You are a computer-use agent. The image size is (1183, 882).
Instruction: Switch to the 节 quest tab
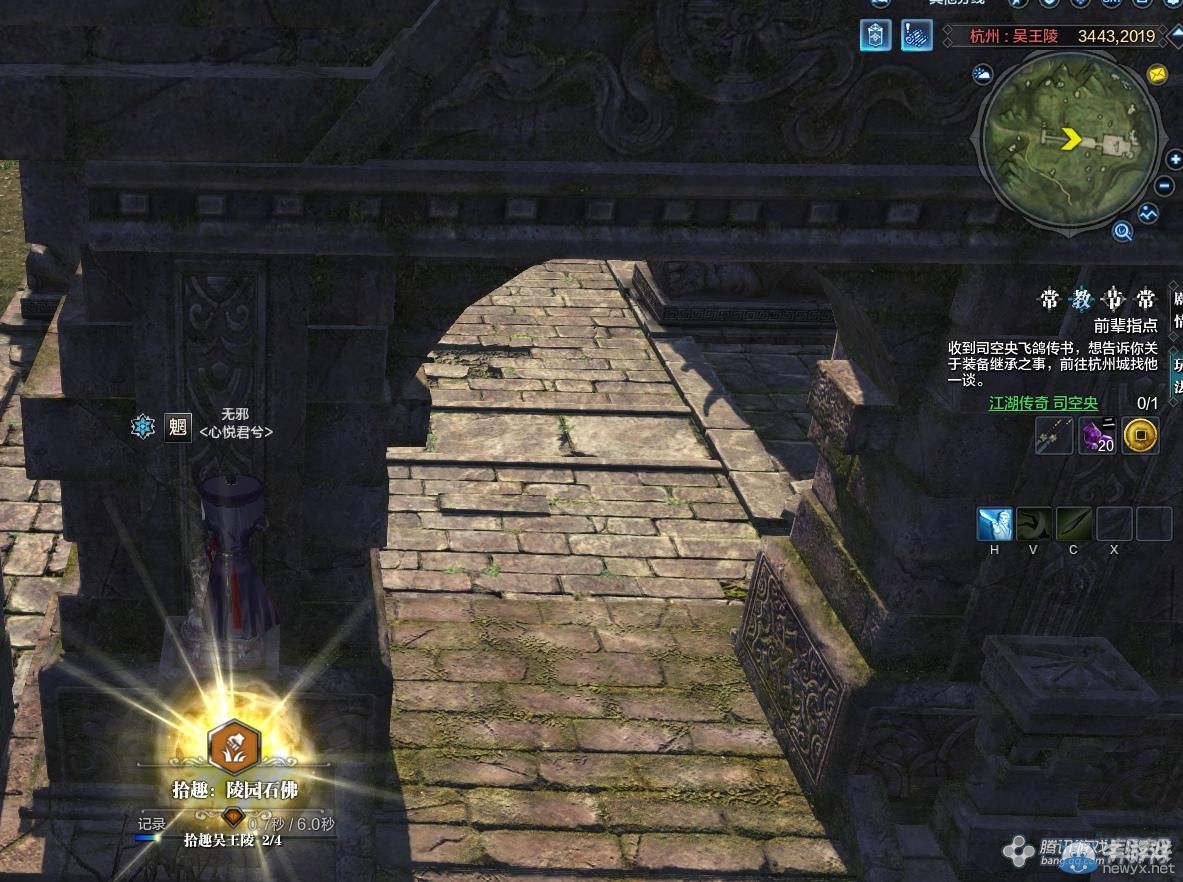1113,299
